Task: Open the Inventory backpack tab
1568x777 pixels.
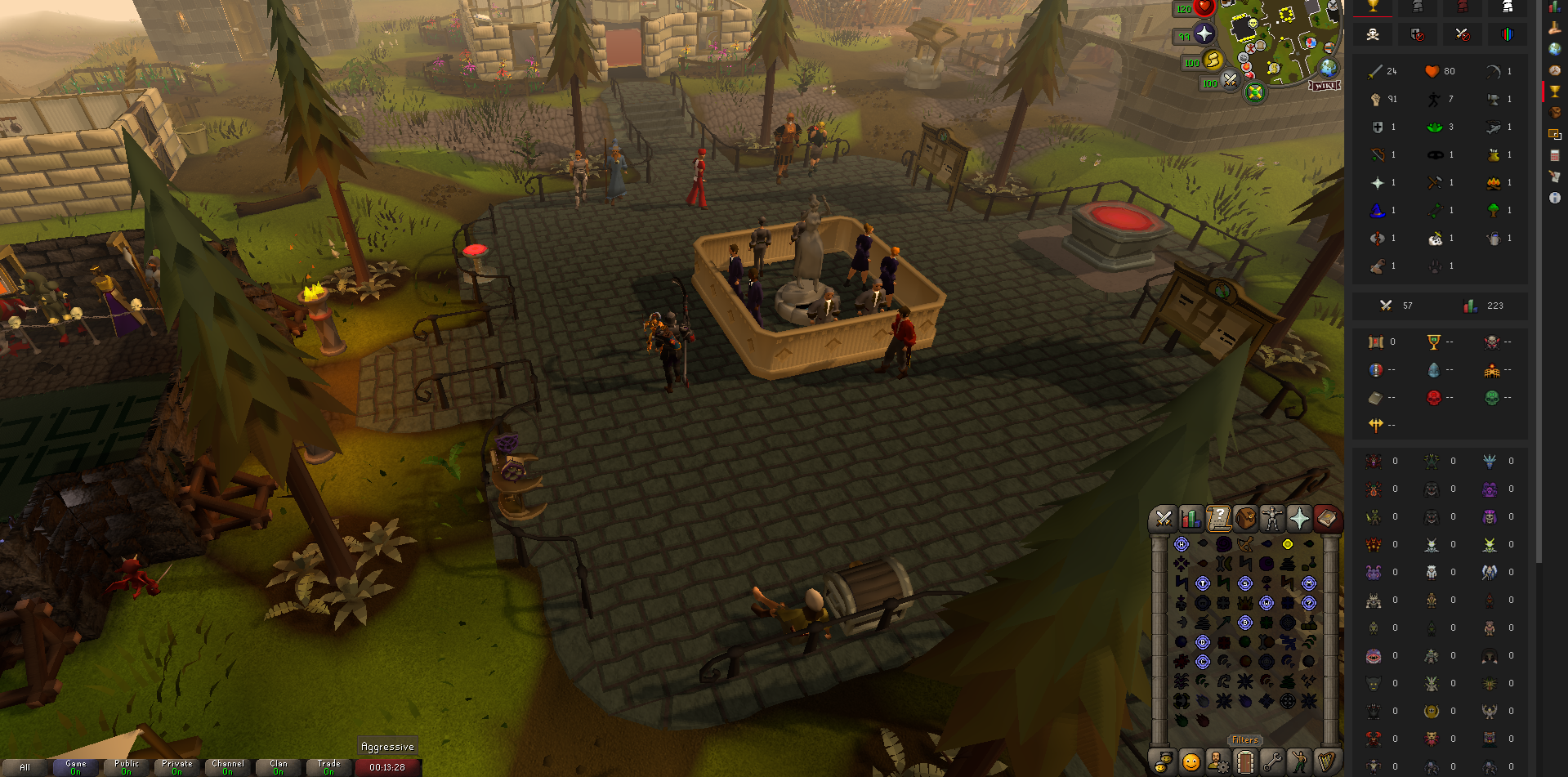Action: (1245, 518)
